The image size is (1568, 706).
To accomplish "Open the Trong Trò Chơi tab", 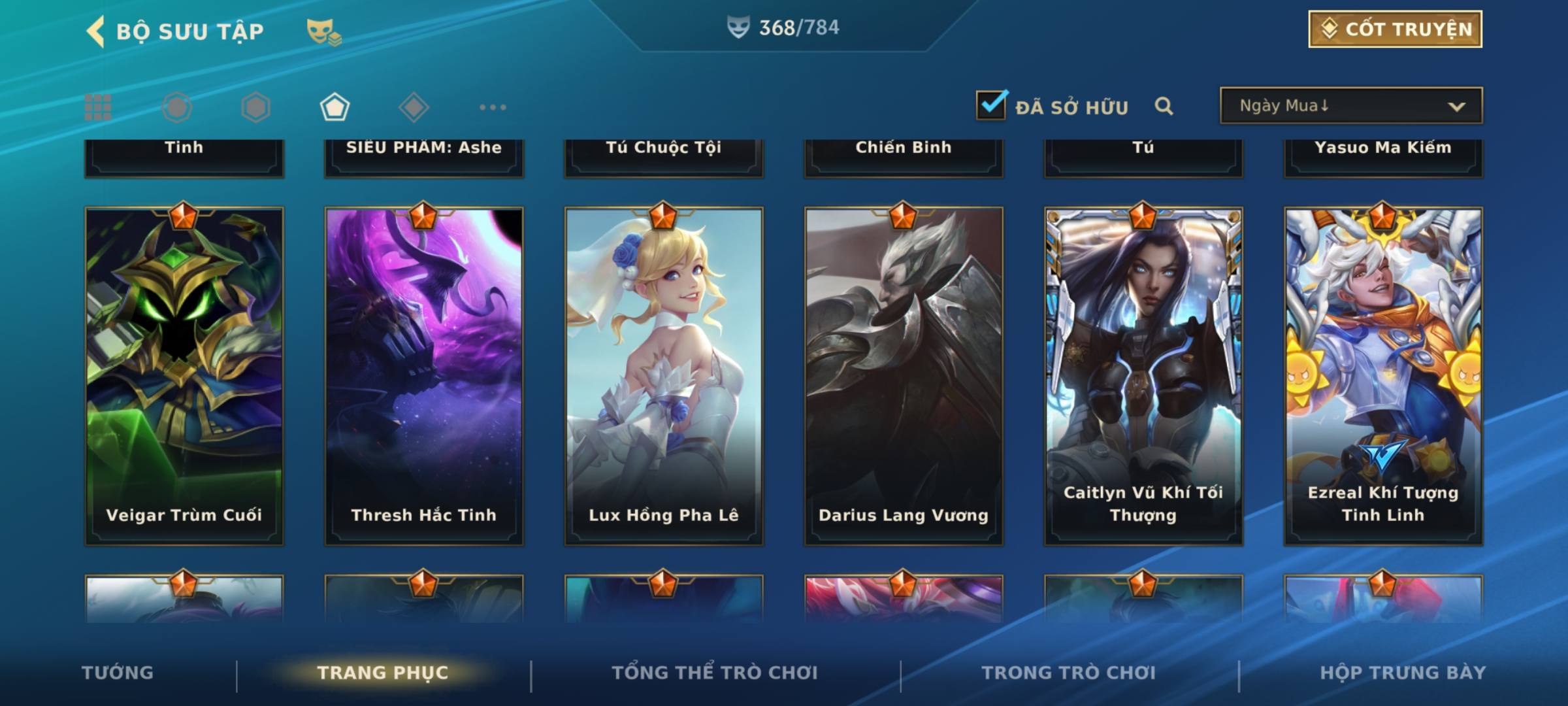I will click(x=1069, y=673).
